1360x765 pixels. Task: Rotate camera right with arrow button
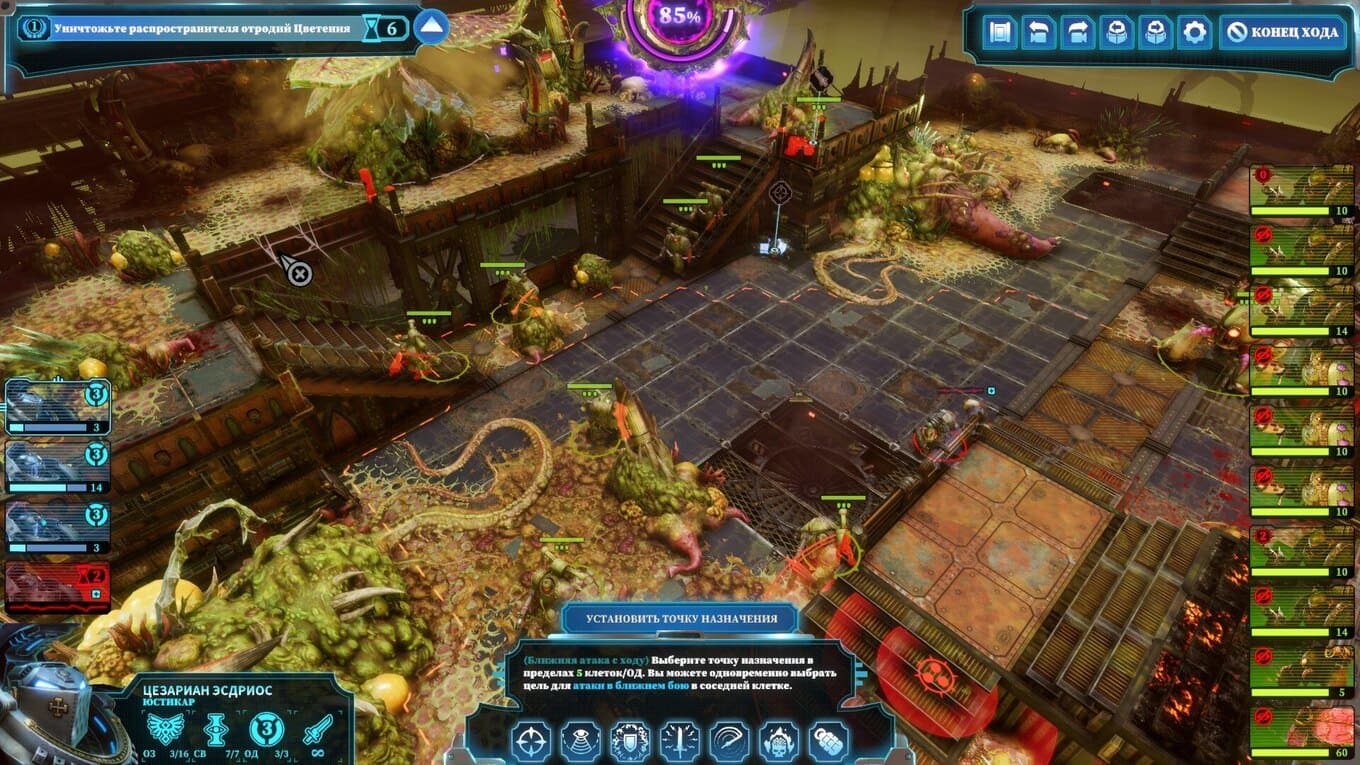tap(1077, 33)
